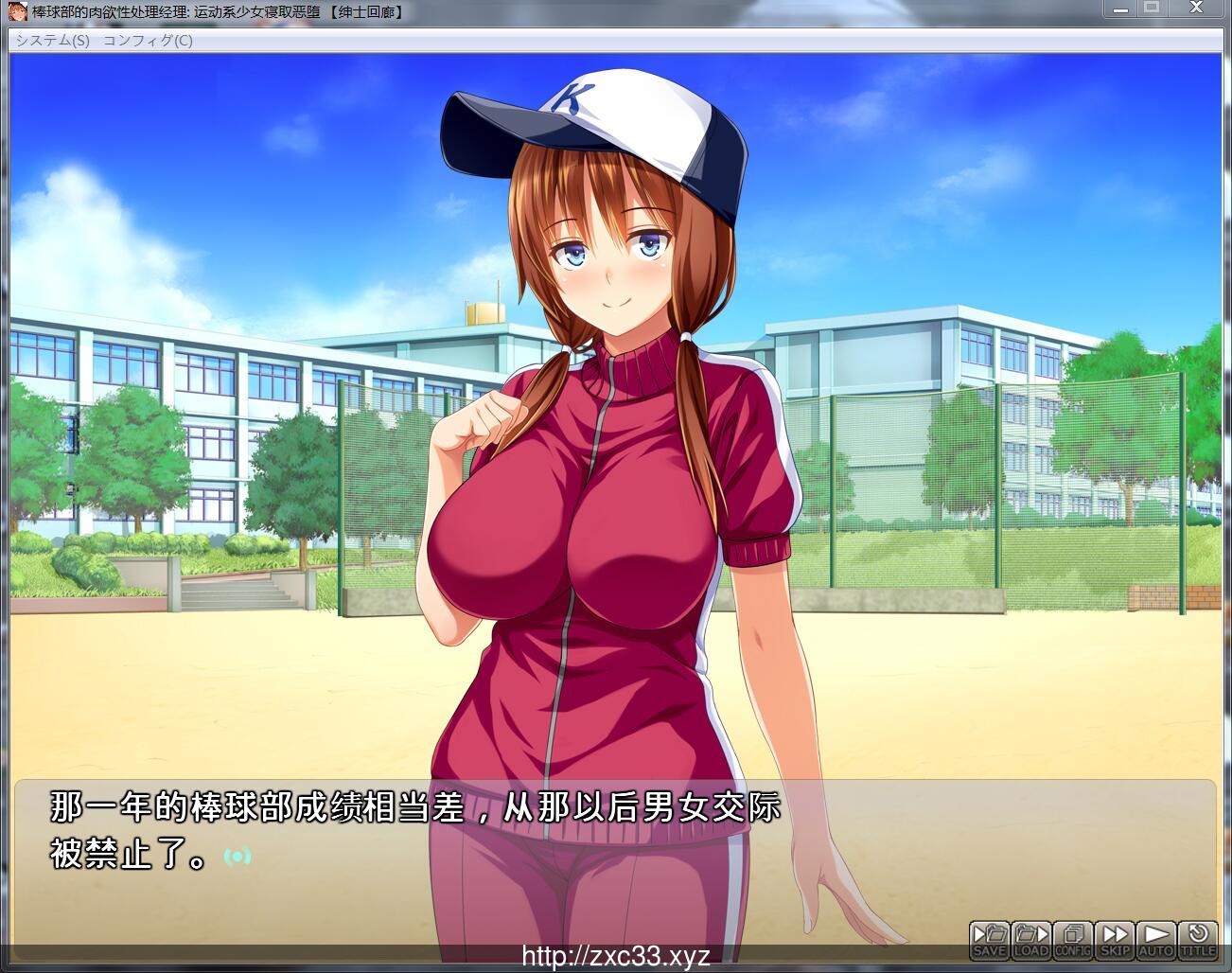Toggle AUTO dialogue playback
1232x973 pixels.
1155,940
